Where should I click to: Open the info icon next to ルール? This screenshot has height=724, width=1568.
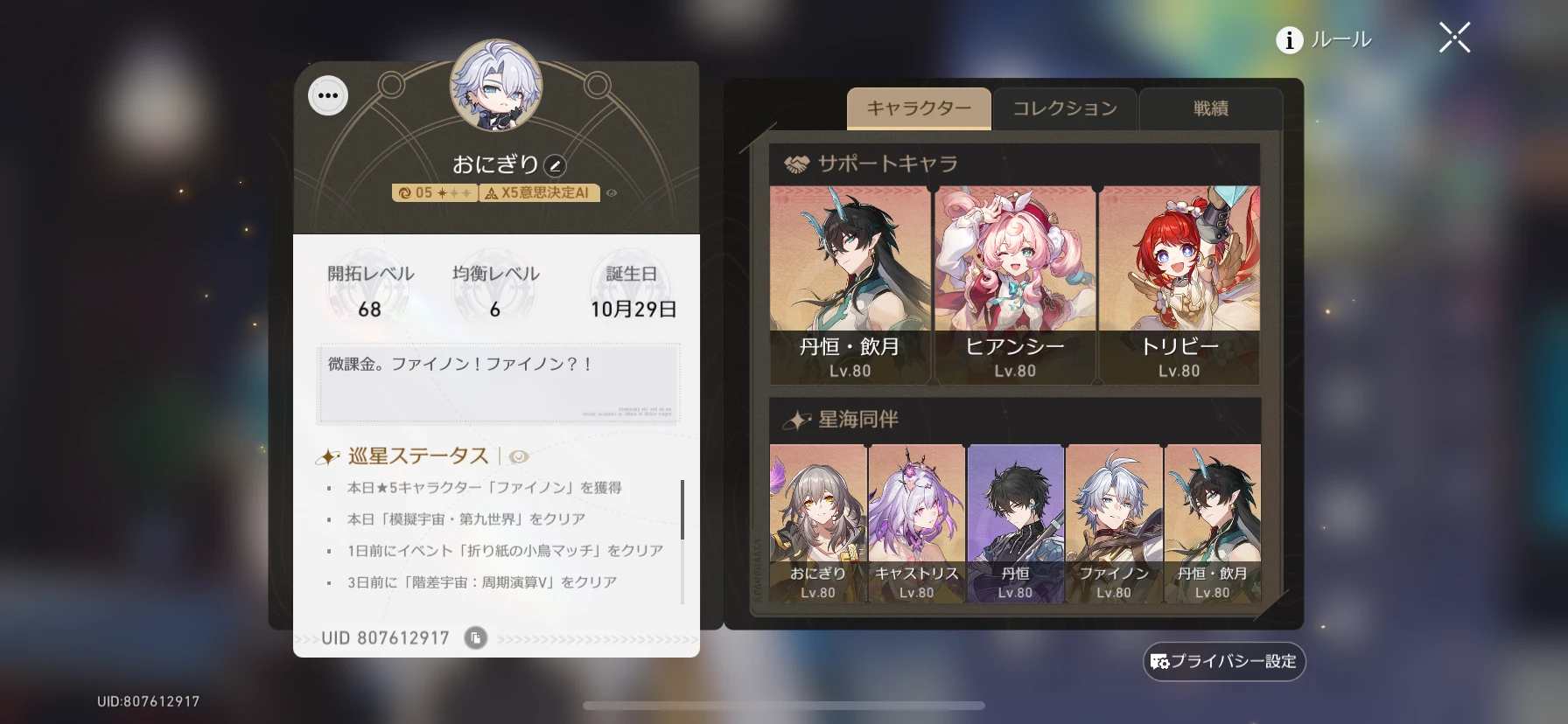[1287, 39]
